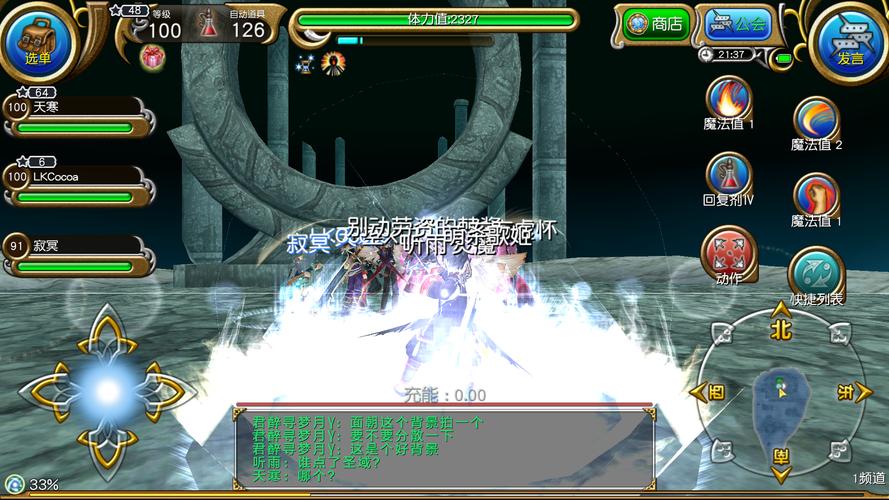Tap the glowing movement joystick center
The height and width of the screenshot is (500, 889).
click(x=107, y=392)
